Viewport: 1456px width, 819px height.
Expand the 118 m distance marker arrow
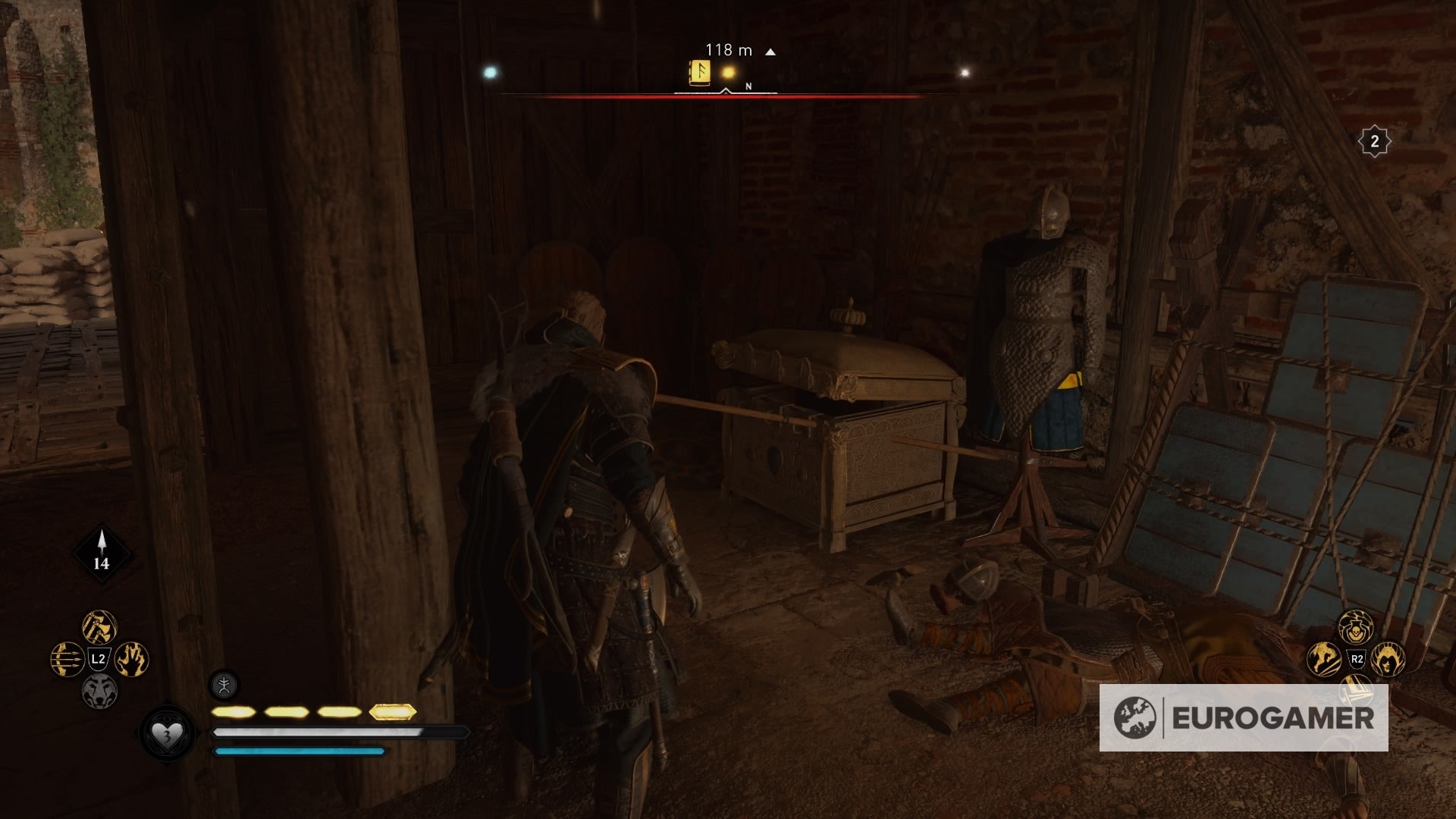point(771,51)
